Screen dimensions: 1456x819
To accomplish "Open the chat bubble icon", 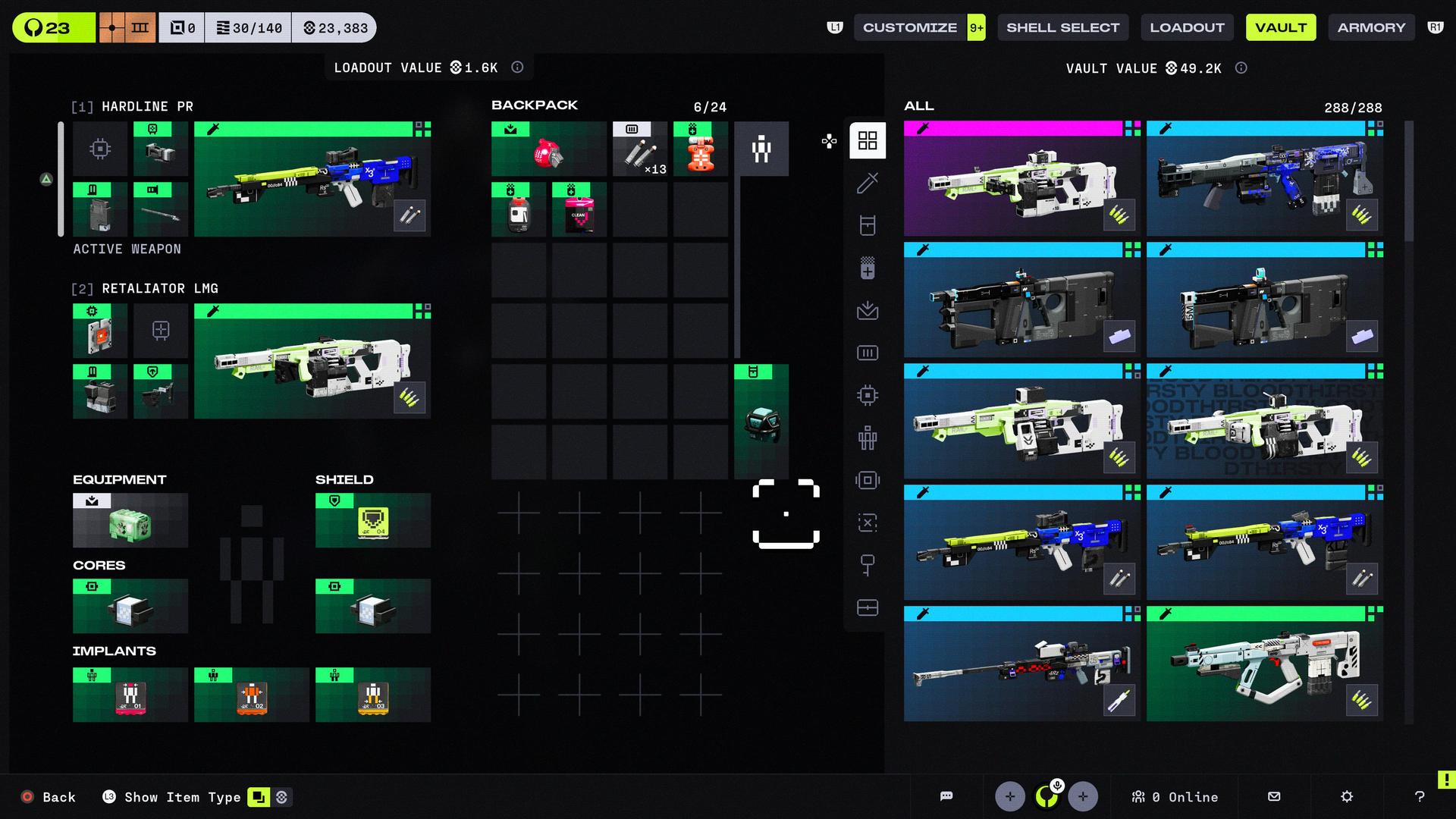I will 946,796.
